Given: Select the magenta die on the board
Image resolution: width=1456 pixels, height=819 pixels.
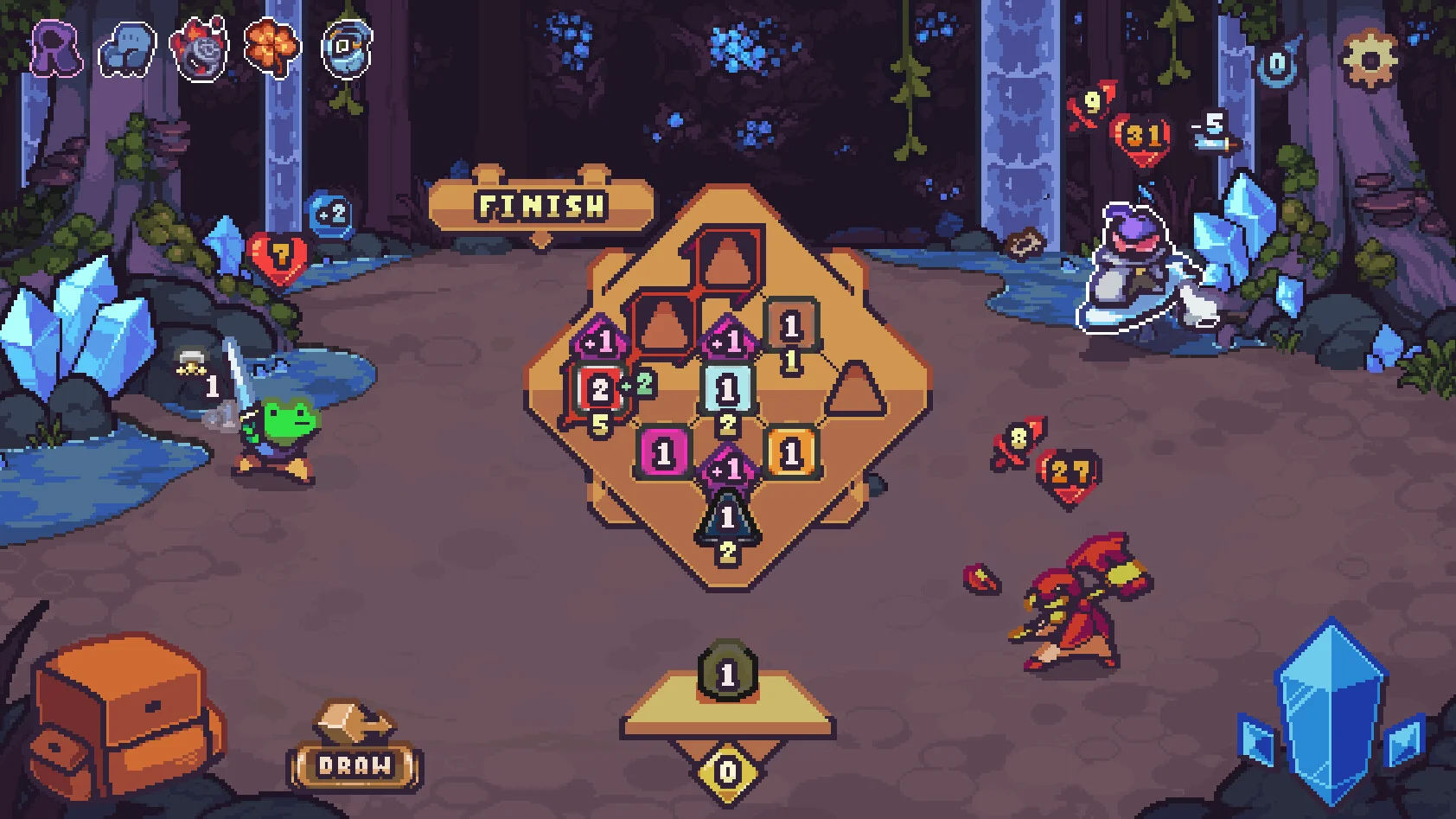Looking at the screenshot, I should coord(663,452).
